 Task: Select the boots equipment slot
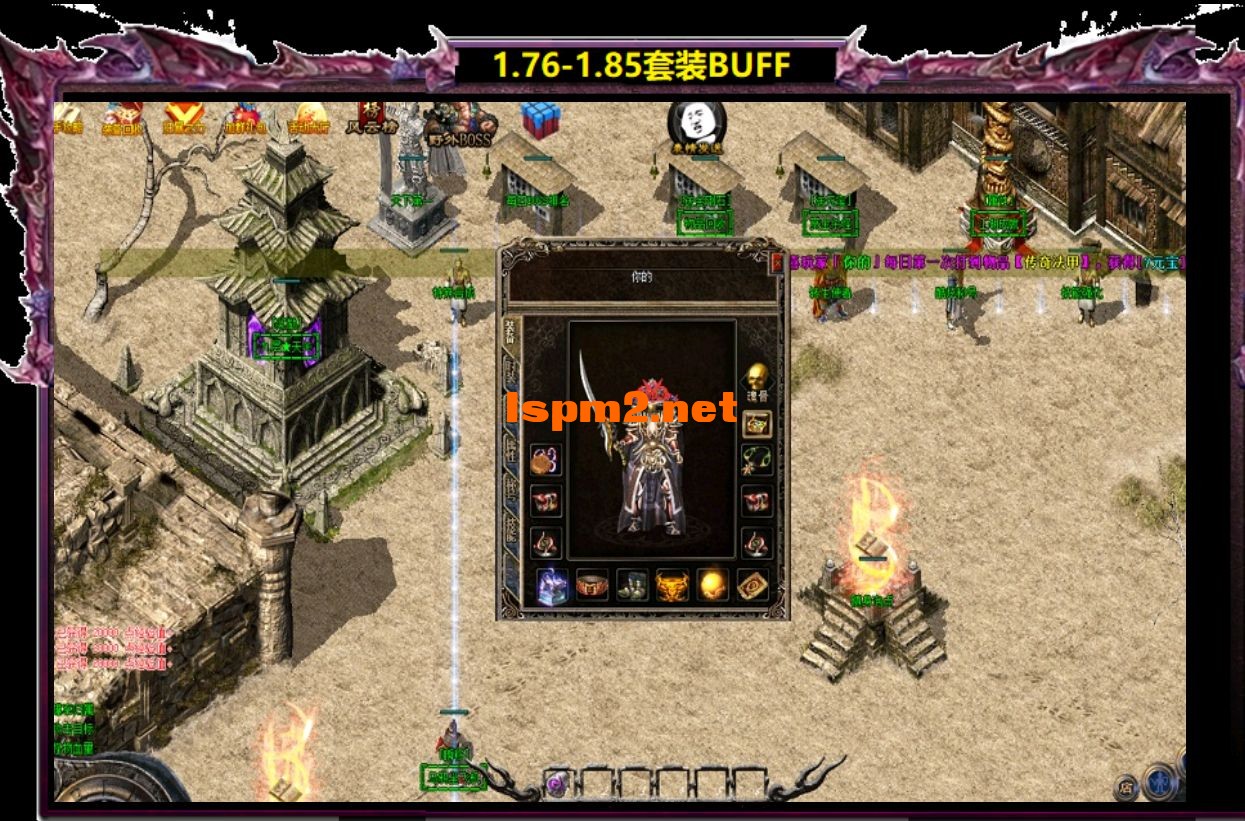tap(632, 584)
